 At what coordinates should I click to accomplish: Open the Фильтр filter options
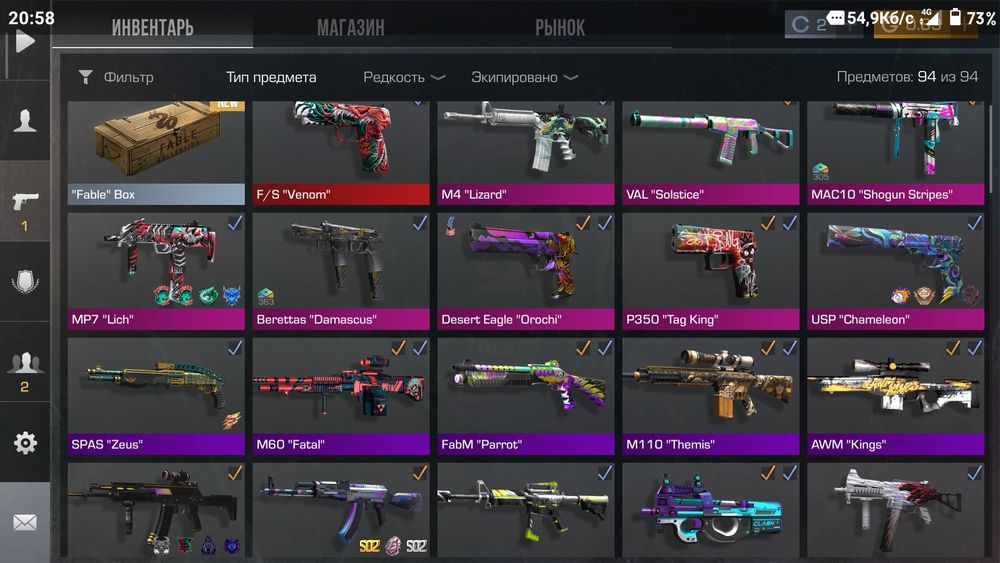116,77
